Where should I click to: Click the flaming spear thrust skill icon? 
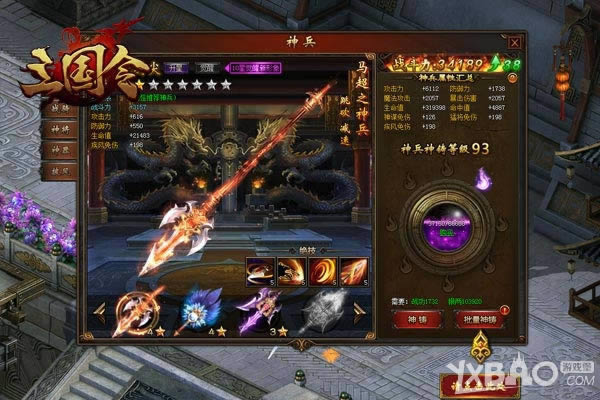[x=353, y=268]
